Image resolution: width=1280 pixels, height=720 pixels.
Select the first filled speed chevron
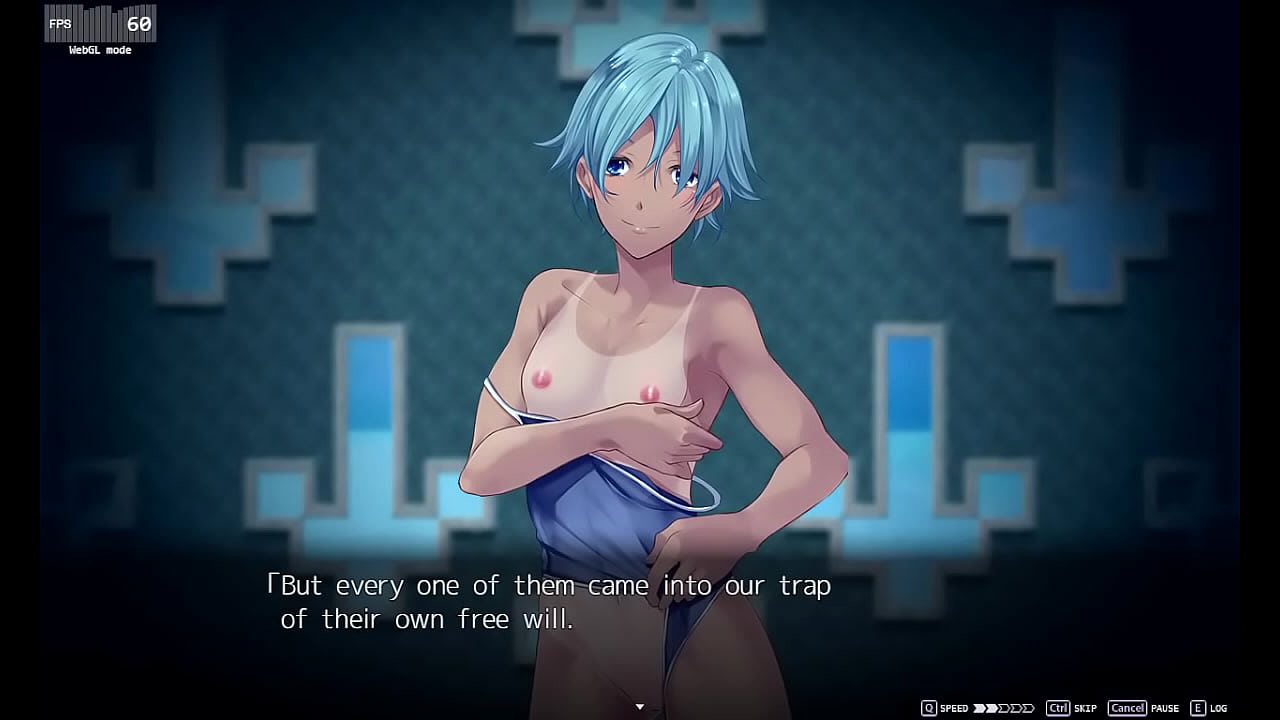[x=977, y=707]
